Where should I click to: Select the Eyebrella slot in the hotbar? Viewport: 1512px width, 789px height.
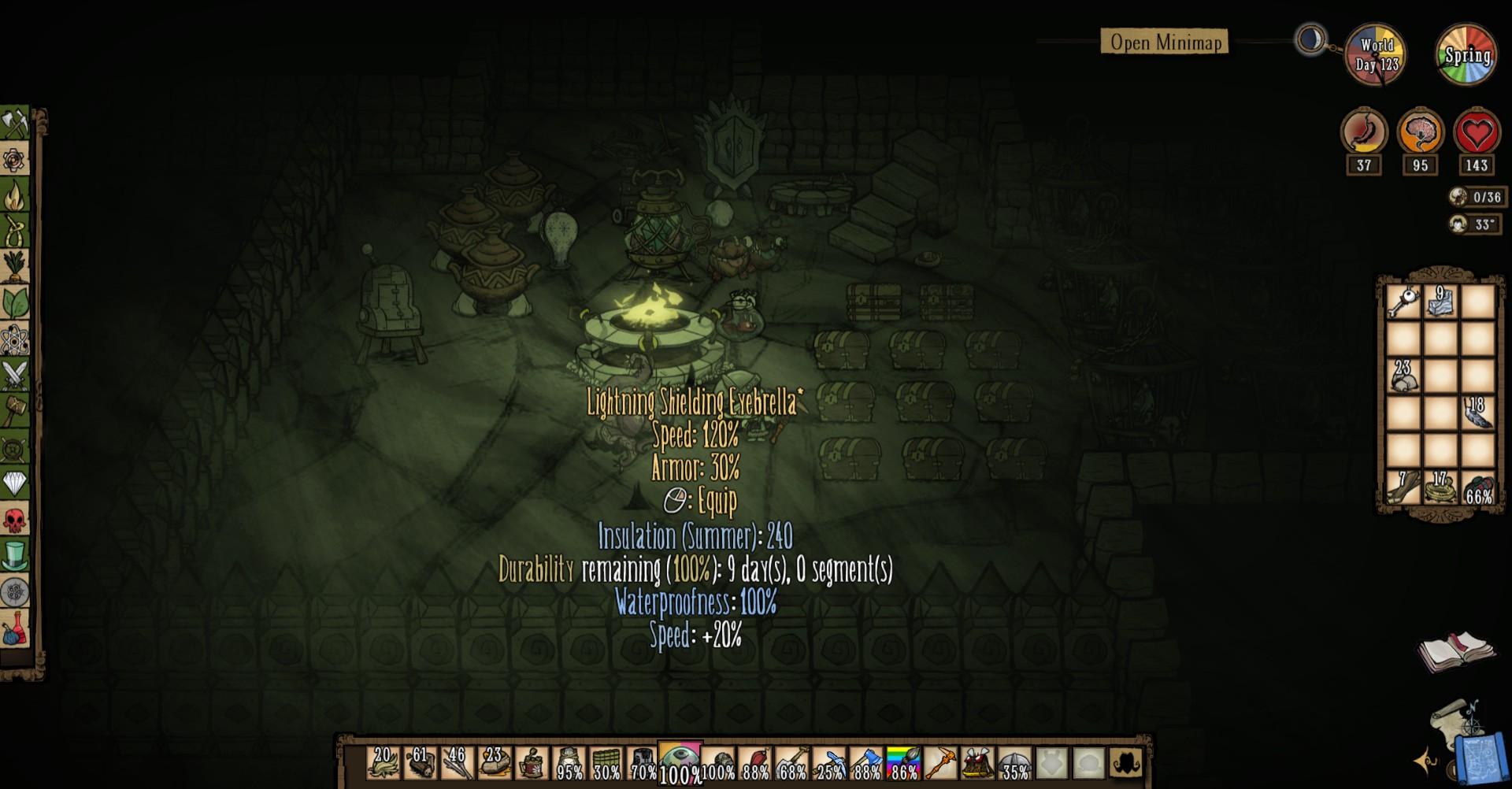coord(680,762)
